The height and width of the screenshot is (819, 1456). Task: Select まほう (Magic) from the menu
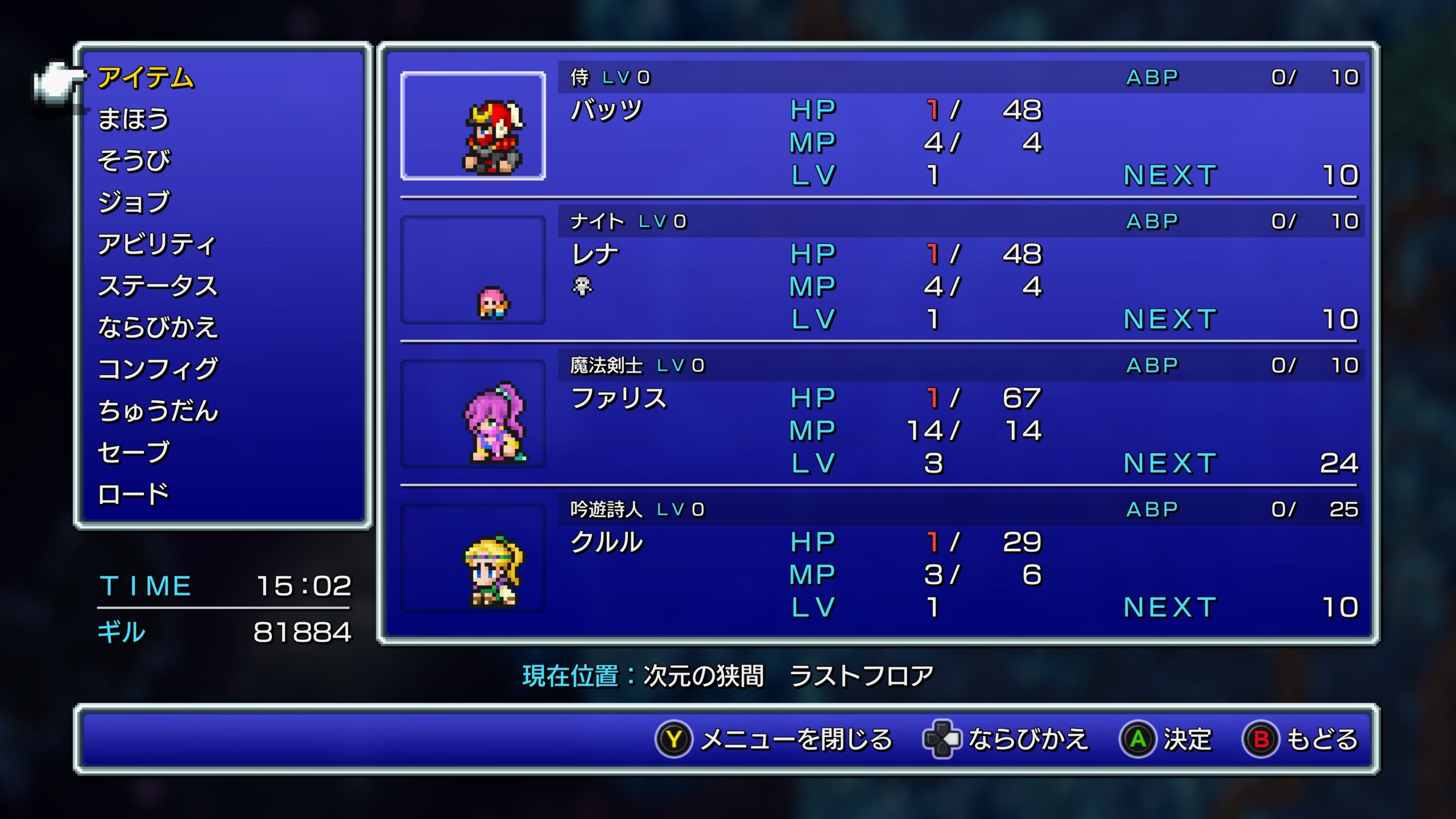tap(134, 119)
